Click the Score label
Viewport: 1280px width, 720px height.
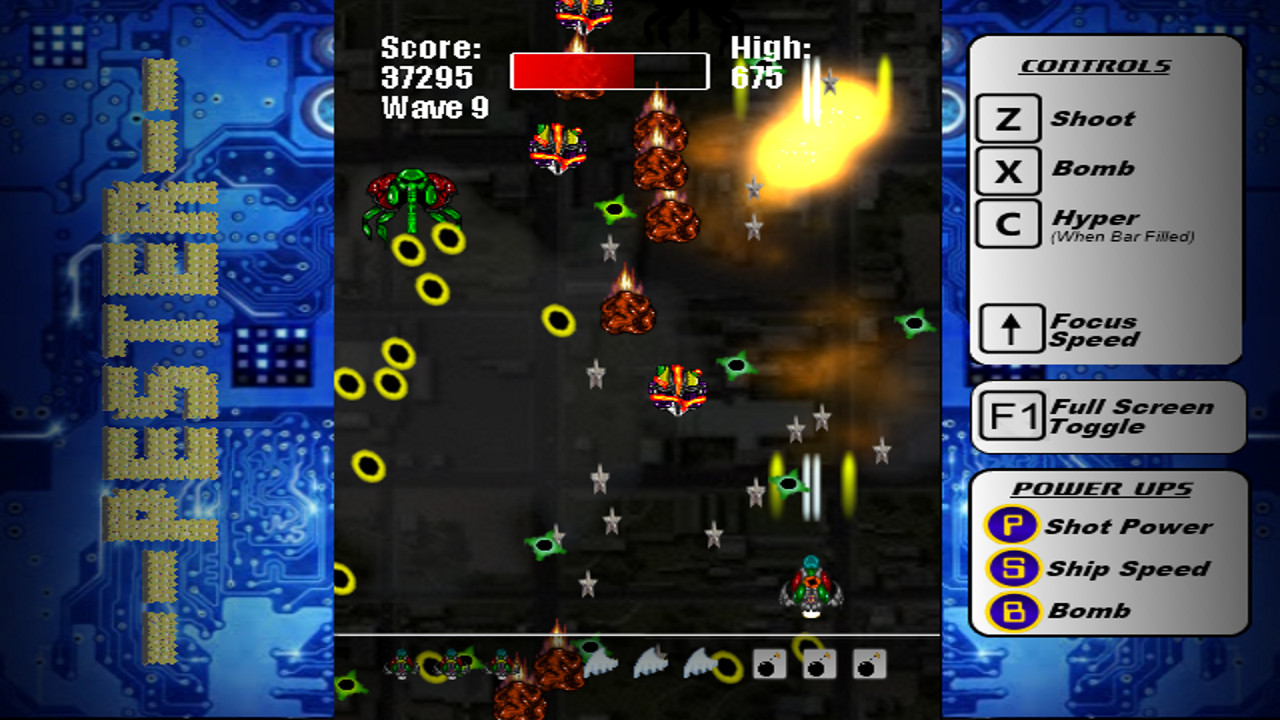[430, 48]
